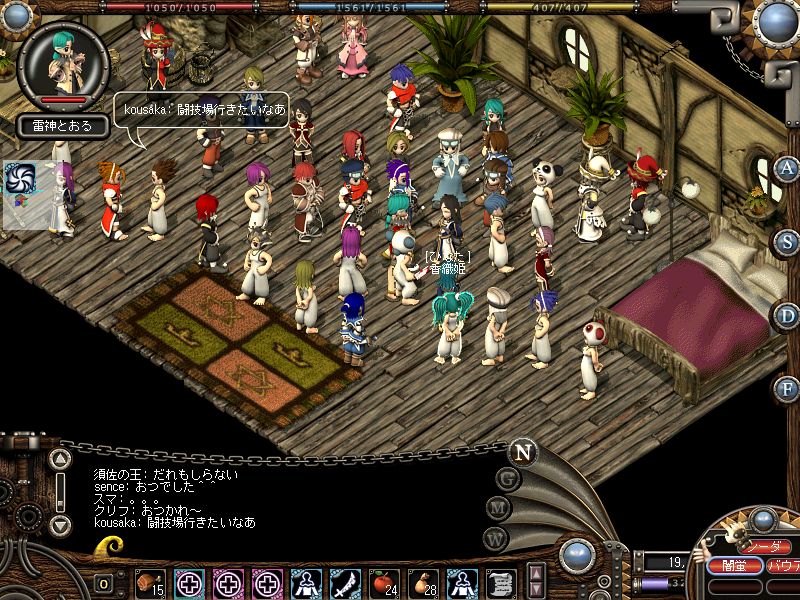The height and width of the screenshot is (600, 800).
Task: Open the D side button
Action: tap(787, 315)
